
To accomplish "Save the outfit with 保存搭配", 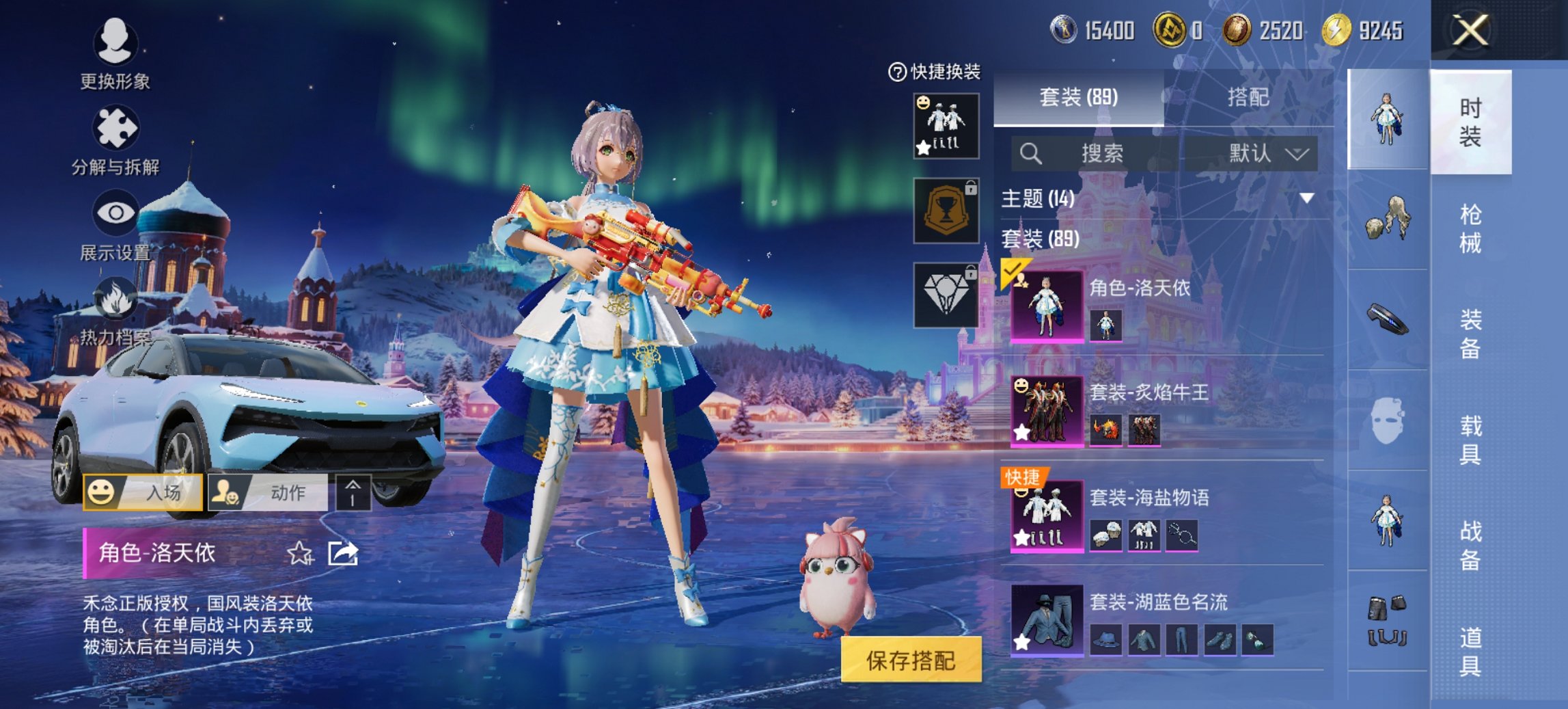I will (x=911, y=660).
